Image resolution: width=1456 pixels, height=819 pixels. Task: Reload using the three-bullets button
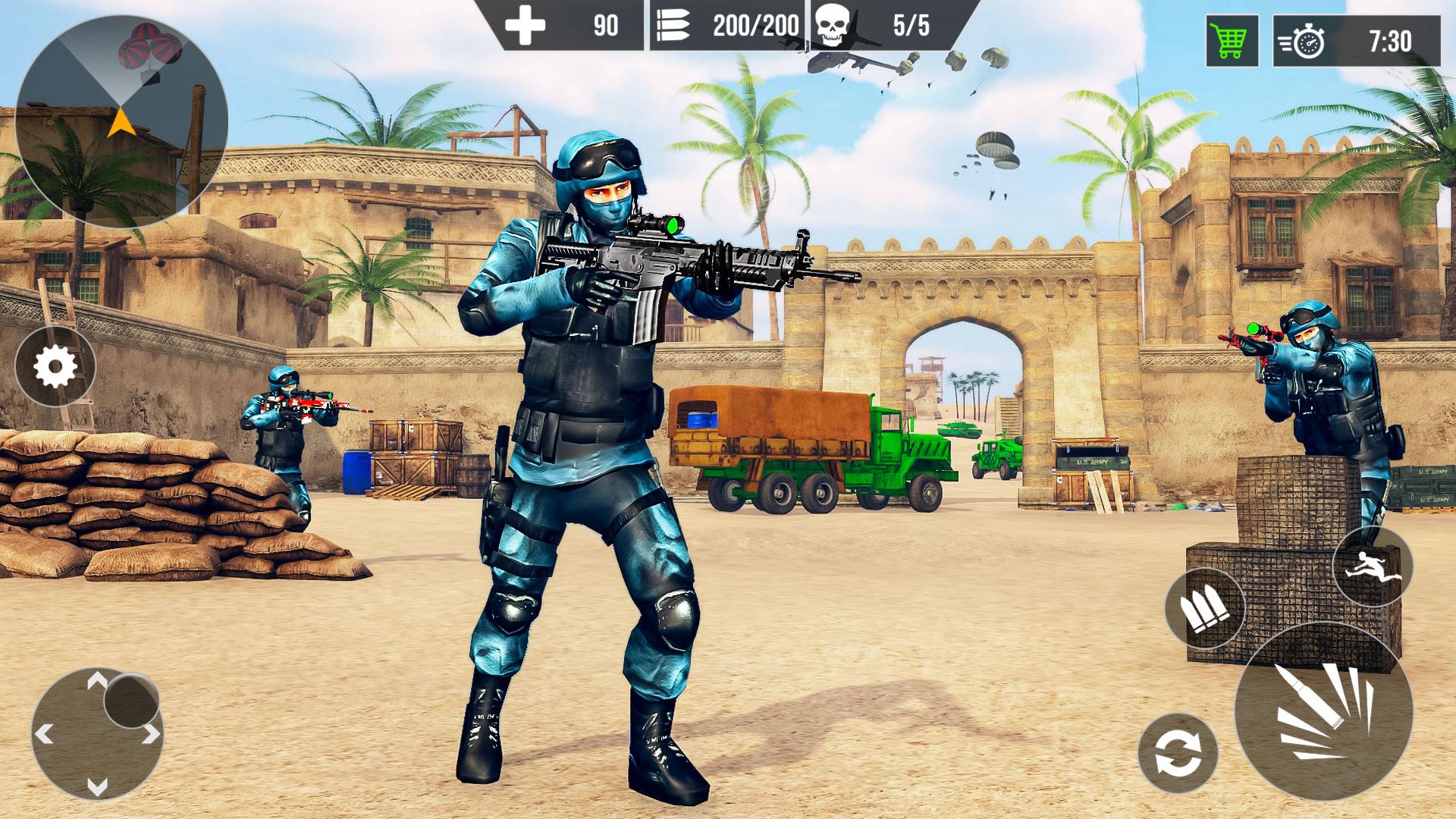click(x=1205, y=607)
